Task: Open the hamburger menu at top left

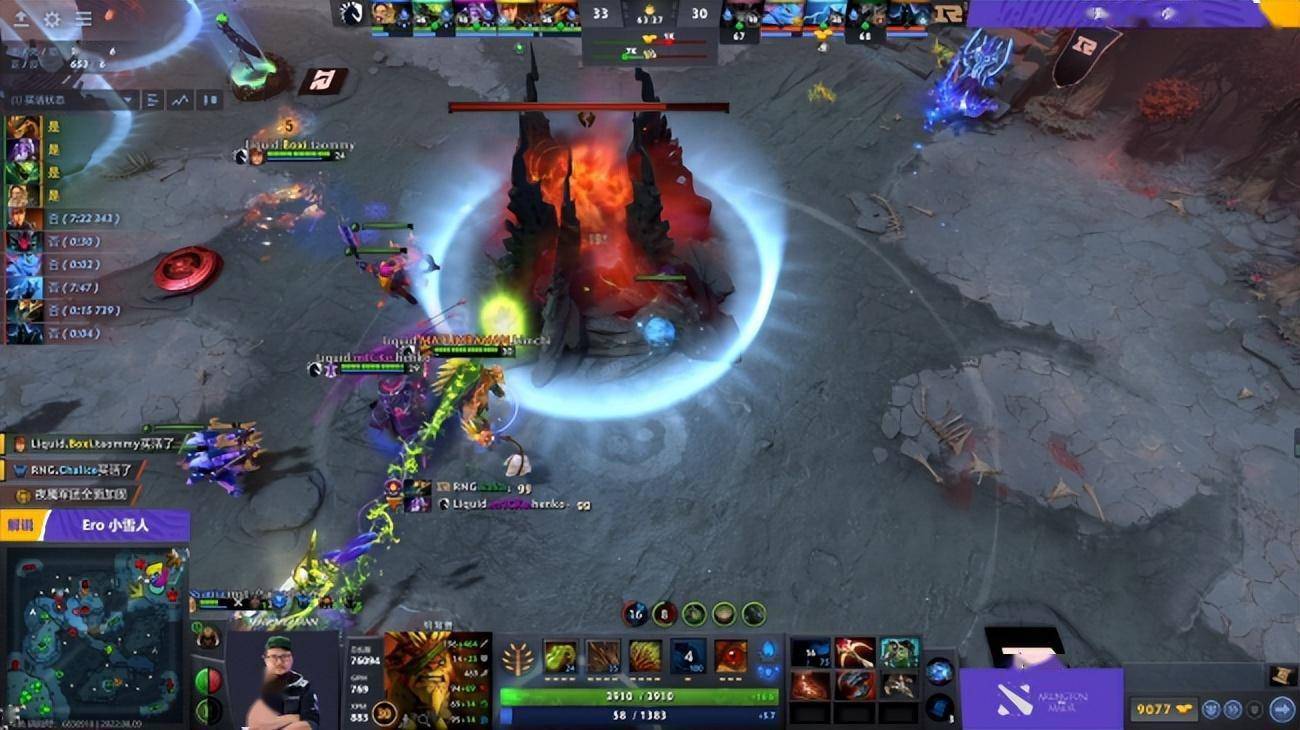Action: (x=83, y=19)
